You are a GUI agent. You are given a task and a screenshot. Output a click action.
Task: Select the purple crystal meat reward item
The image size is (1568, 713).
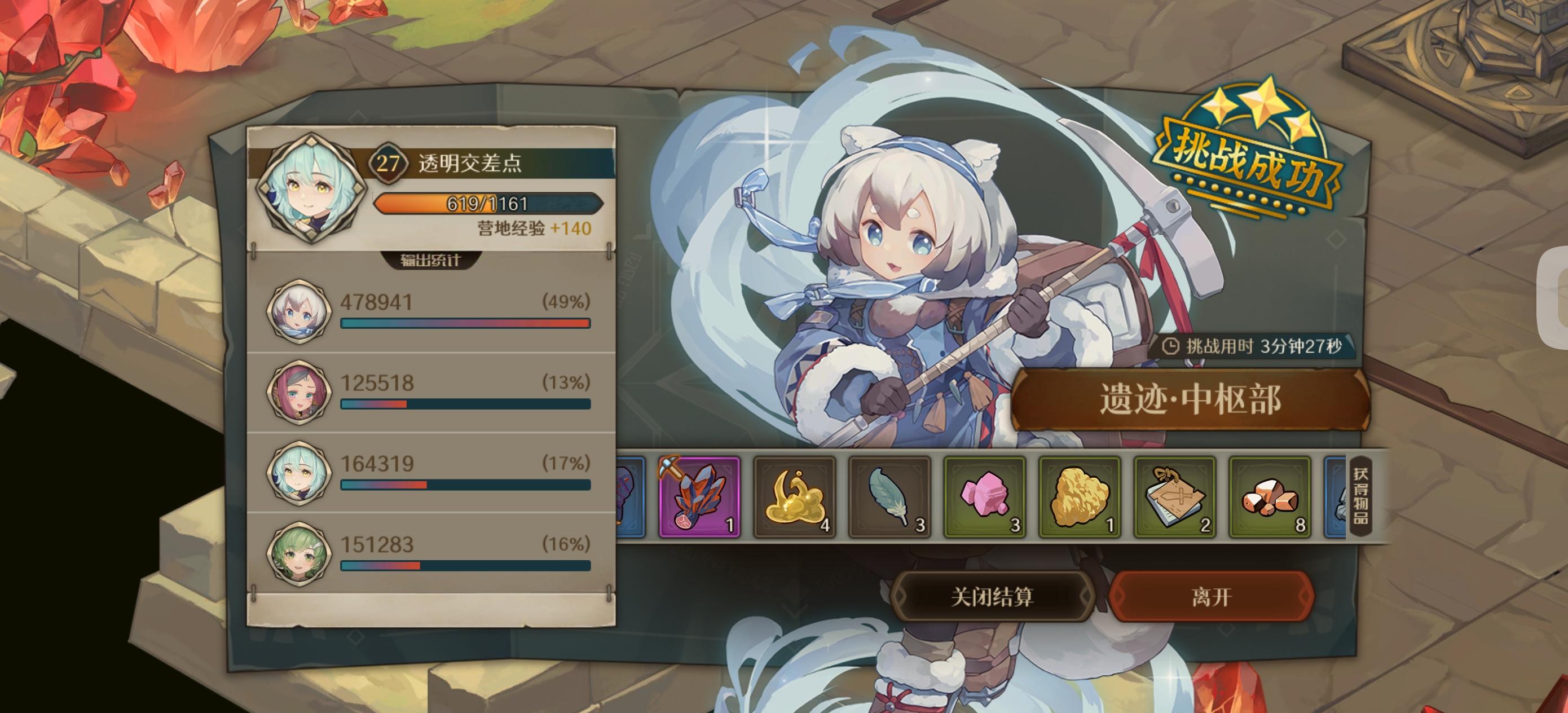pyautogui.click(x=699, y=498)
